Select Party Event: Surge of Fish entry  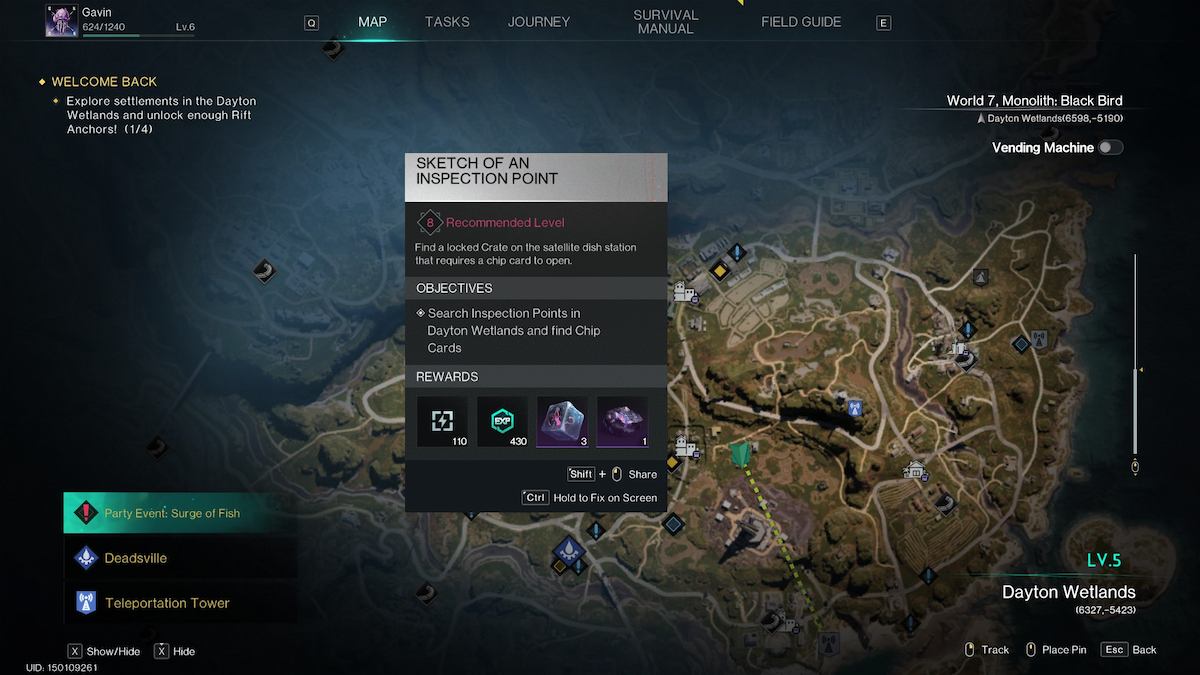pyautogui.click(x=180, y=513)
